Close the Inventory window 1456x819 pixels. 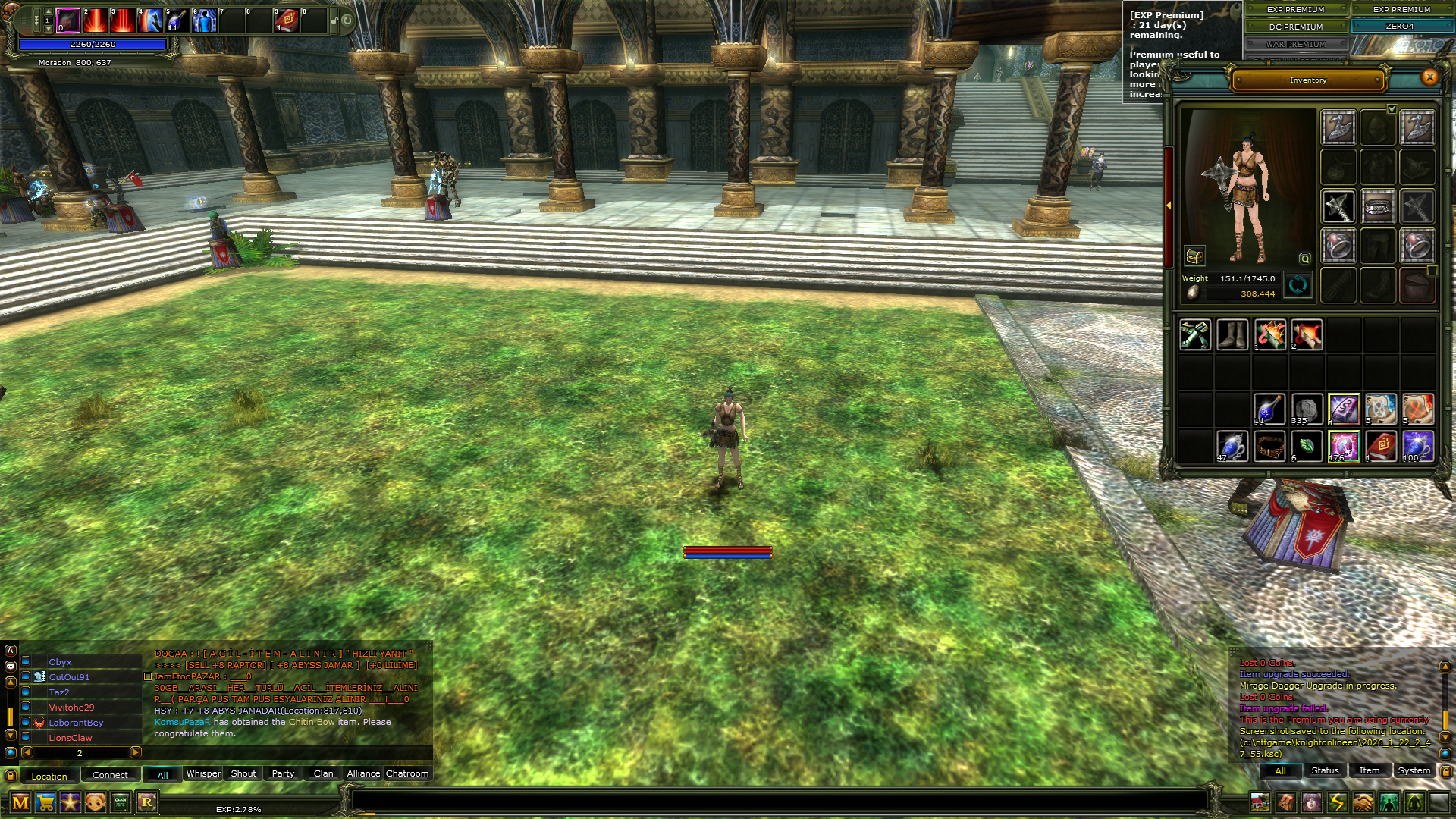click(1429, 77)
